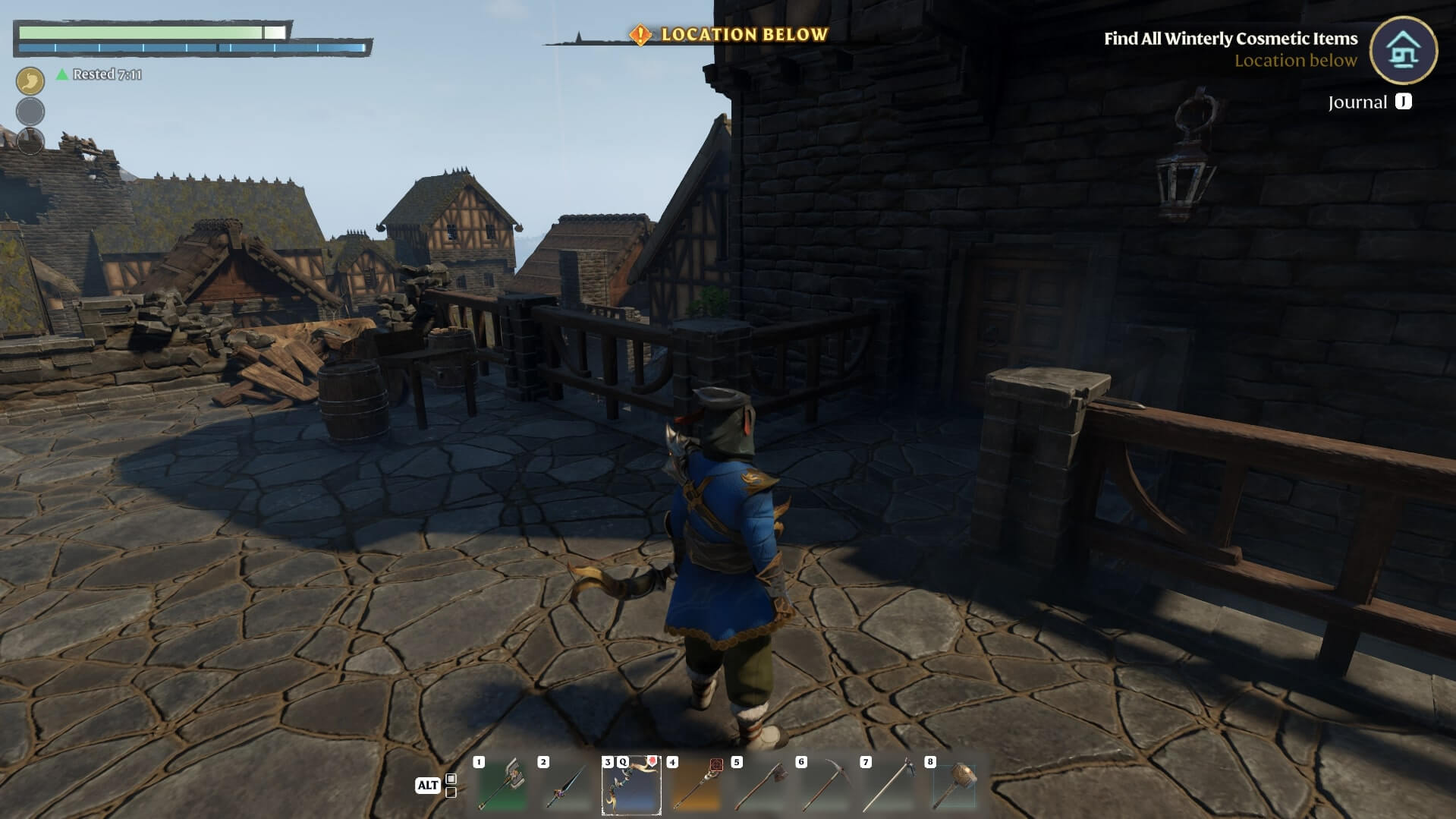Screen dimensions: 1456x819
Task: Click the Rested buff status
Action: pos(99,74)
